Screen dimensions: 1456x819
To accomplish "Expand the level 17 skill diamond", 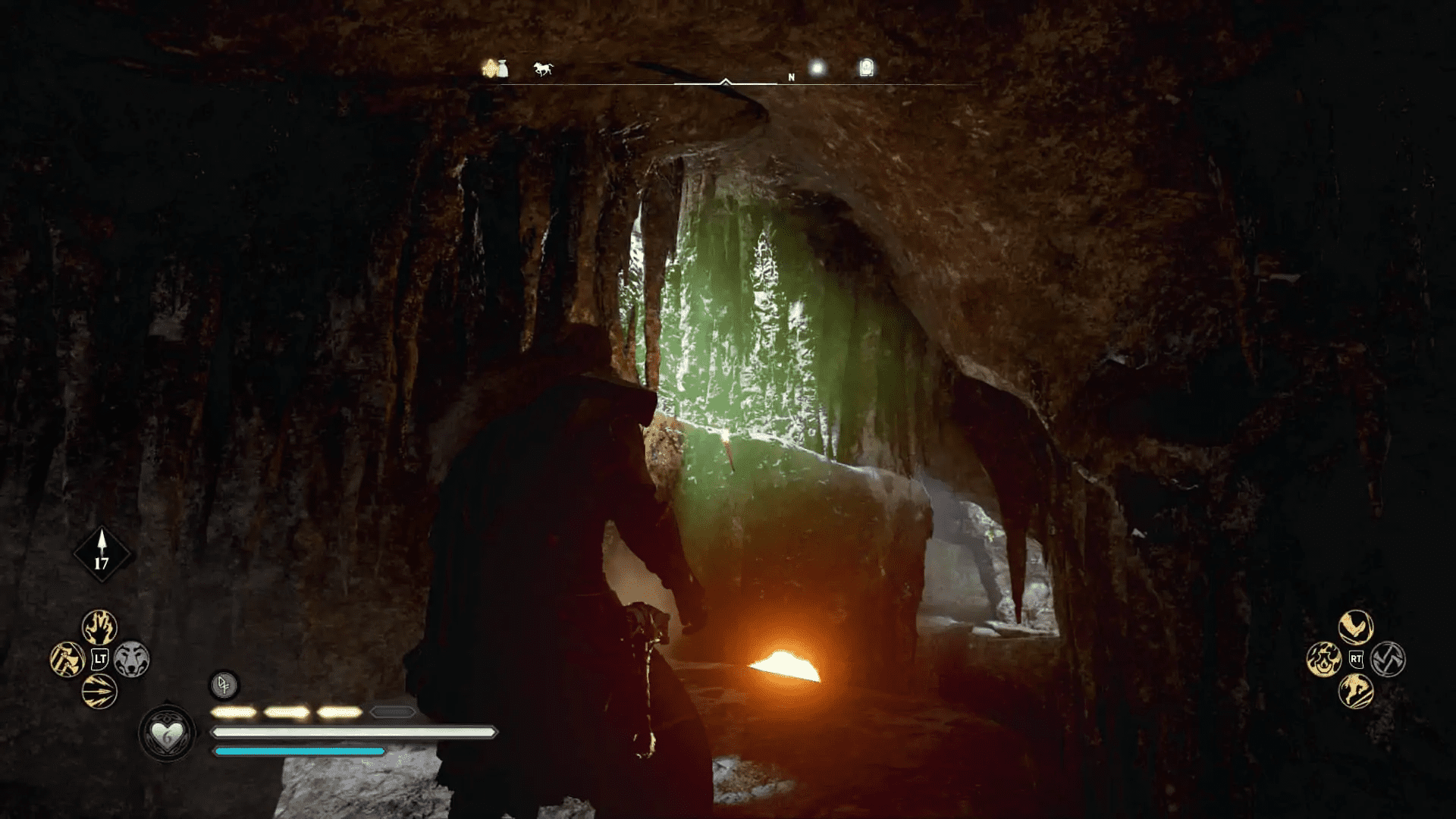I will [x=102, y=554].
